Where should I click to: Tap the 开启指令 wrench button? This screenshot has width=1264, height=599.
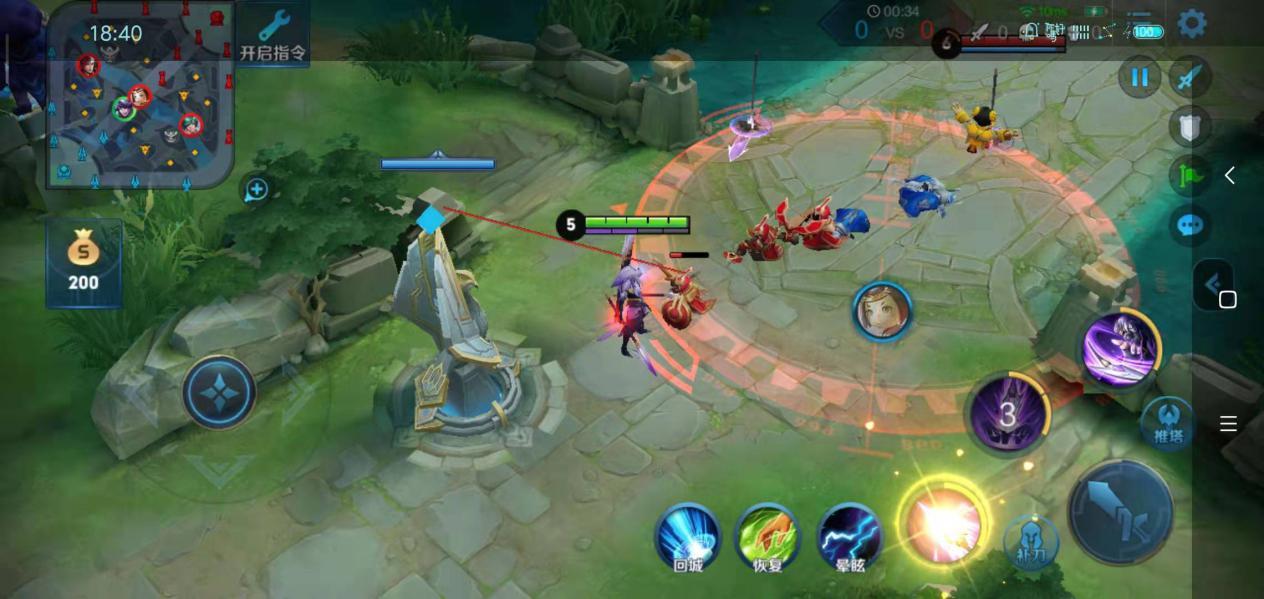273,34
